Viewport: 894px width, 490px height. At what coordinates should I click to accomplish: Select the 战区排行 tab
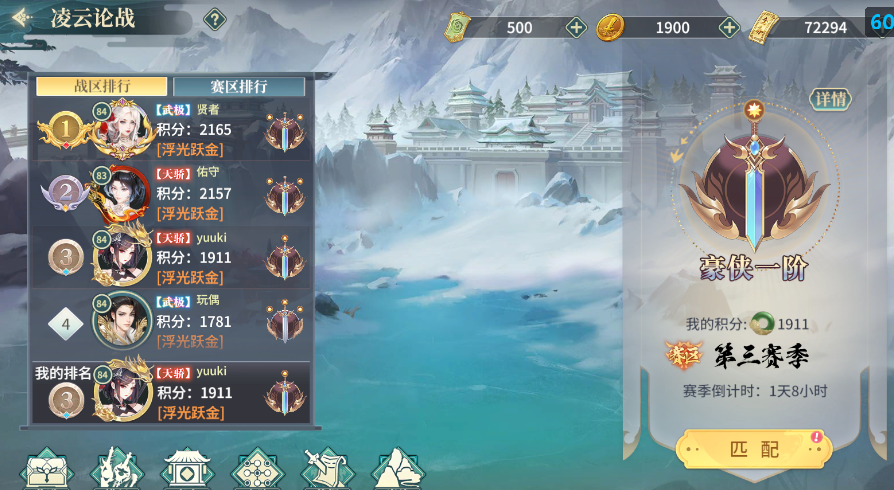[101, 86]
